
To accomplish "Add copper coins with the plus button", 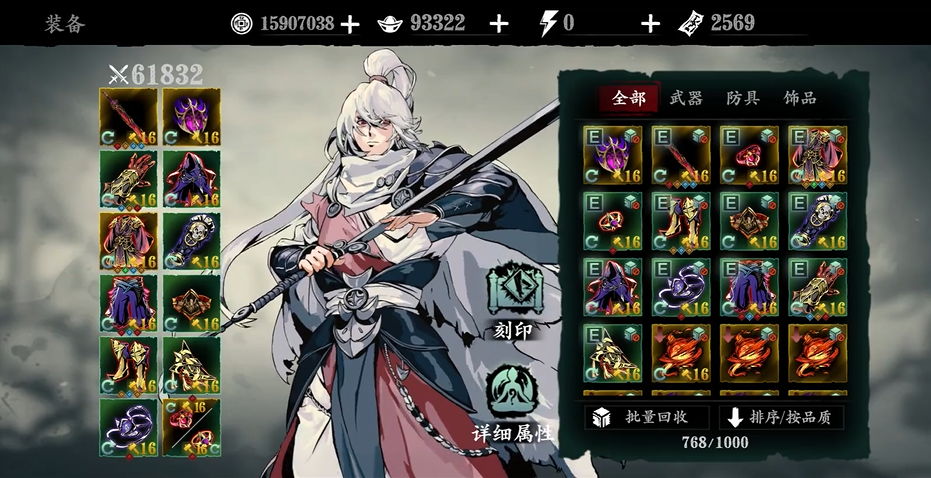I will click(349, 24).
